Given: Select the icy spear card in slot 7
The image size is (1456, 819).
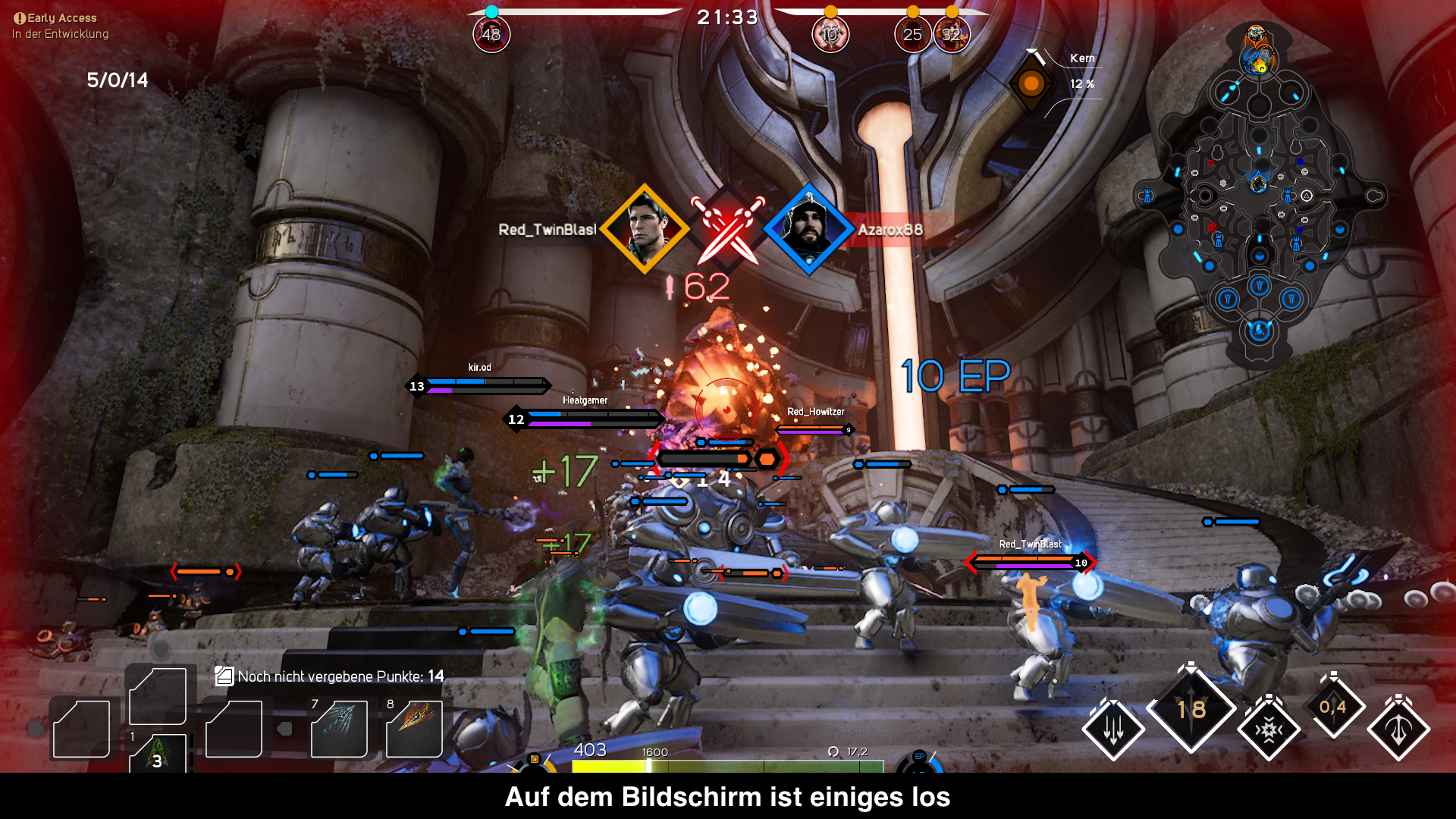Looking at the screenshot, I should click(339, 729).
